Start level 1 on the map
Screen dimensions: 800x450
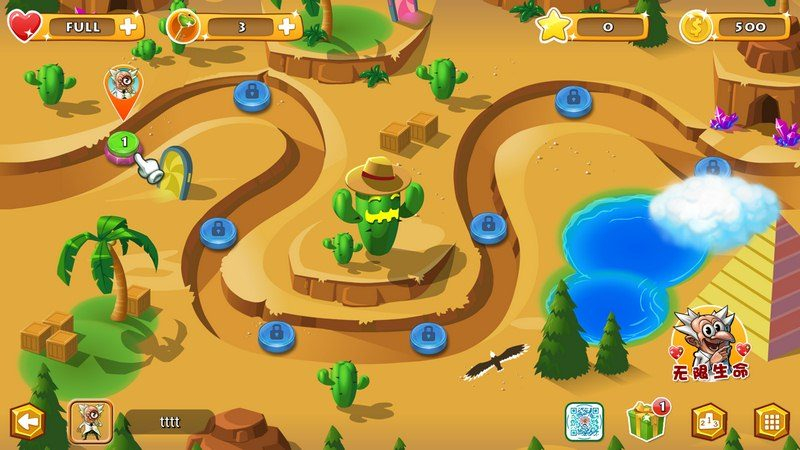point(124,144)
